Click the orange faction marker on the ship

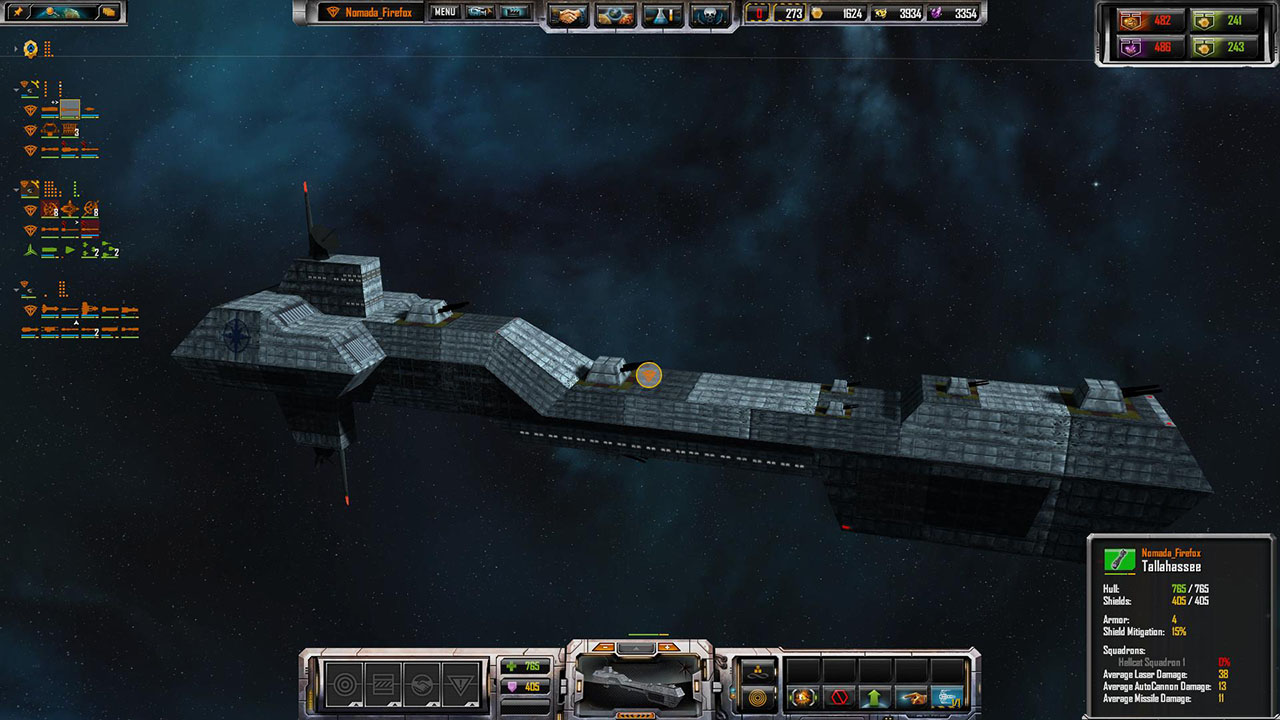click(x=649, y=375)
